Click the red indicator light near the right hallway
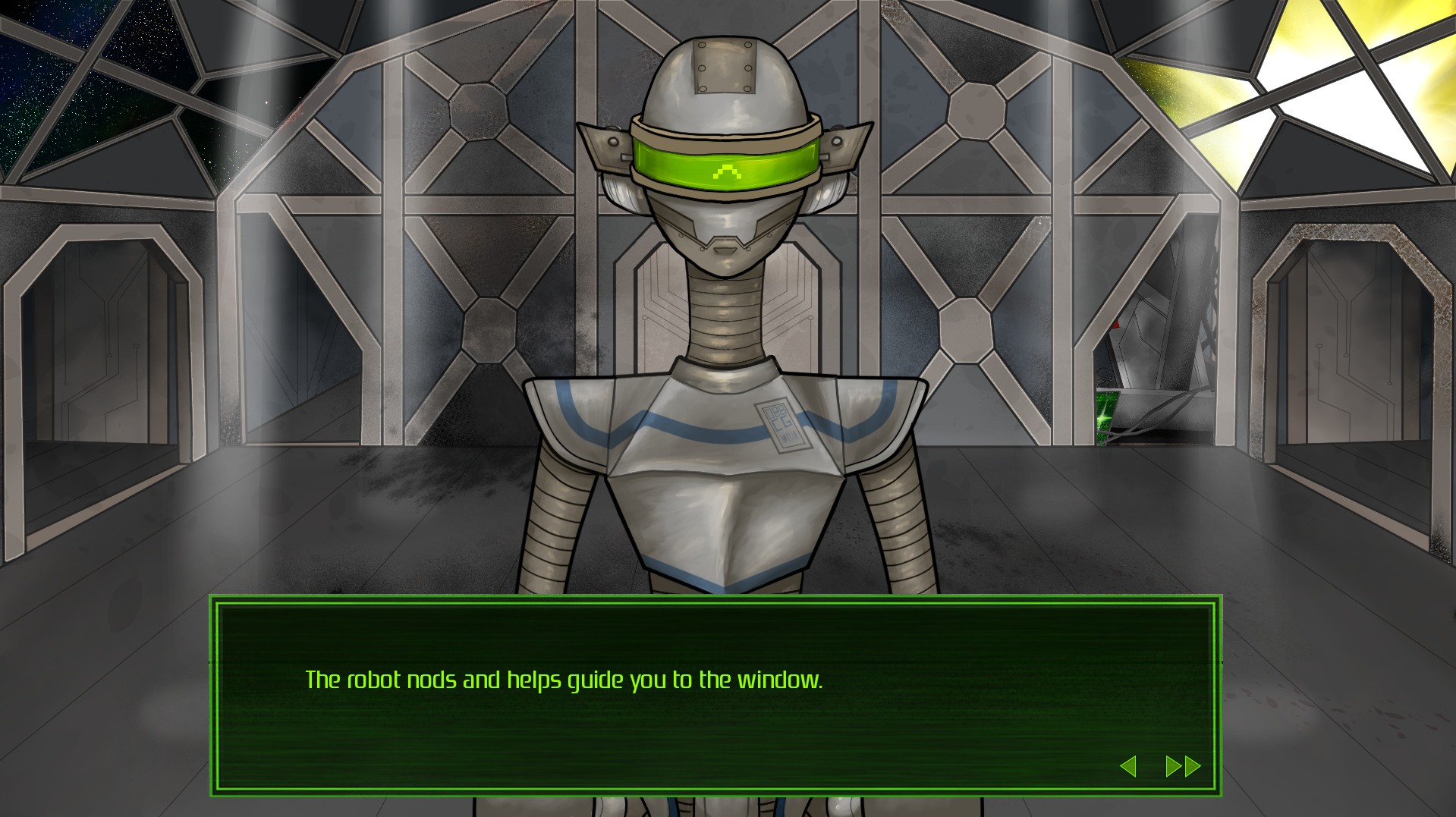 click(1115, 325)
